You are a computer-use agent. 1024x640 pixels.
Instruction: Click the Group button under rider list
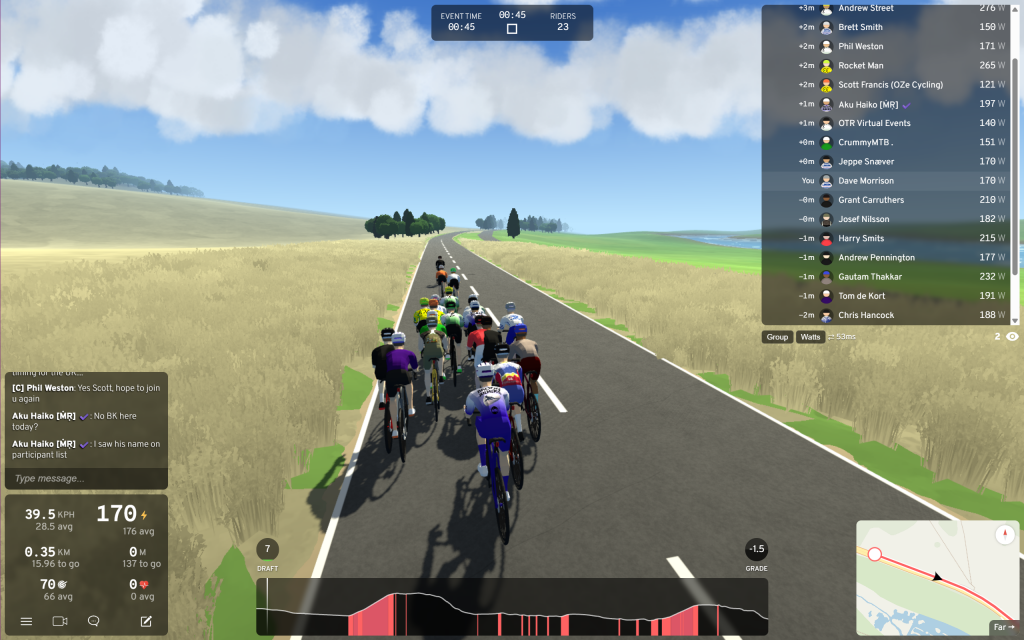777,337
